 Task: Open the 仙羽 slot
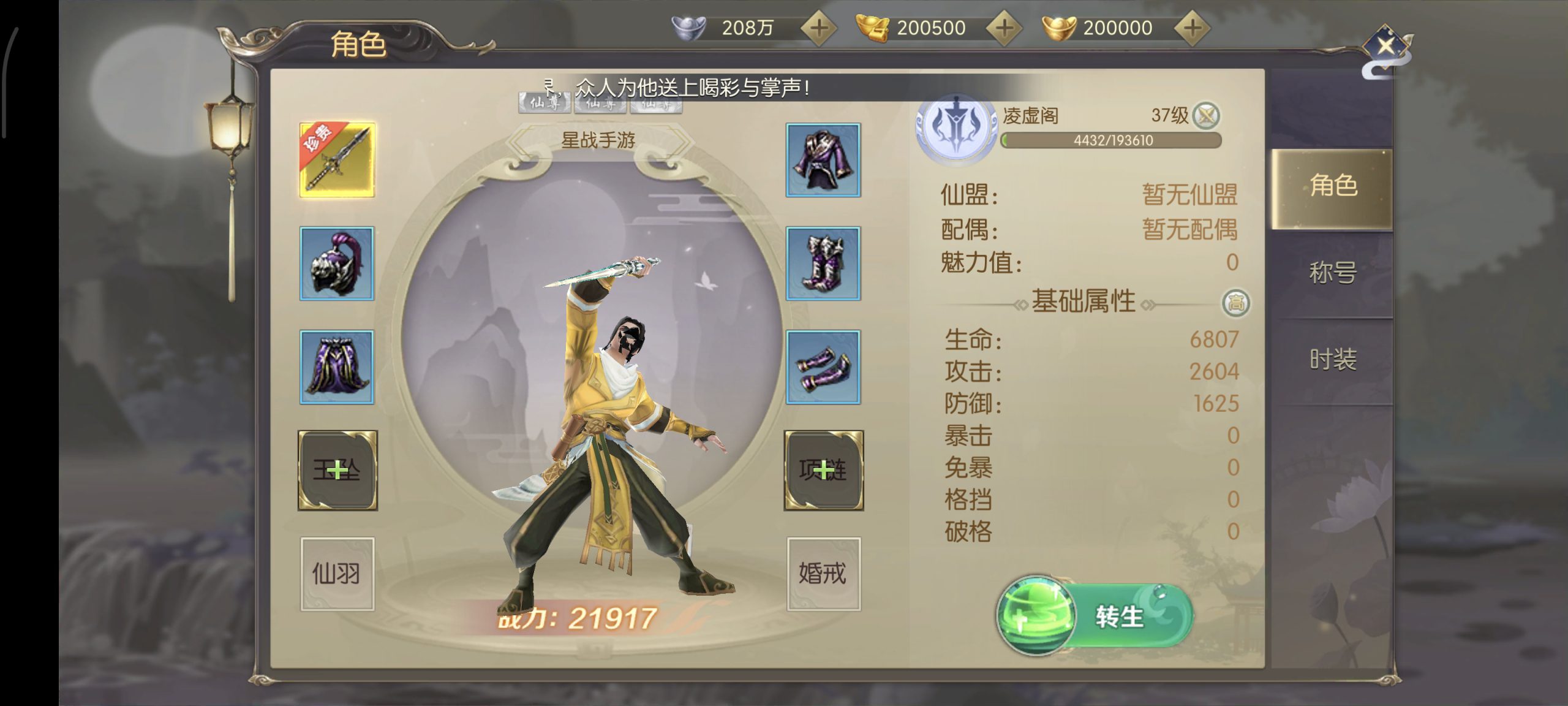point(337,574)
